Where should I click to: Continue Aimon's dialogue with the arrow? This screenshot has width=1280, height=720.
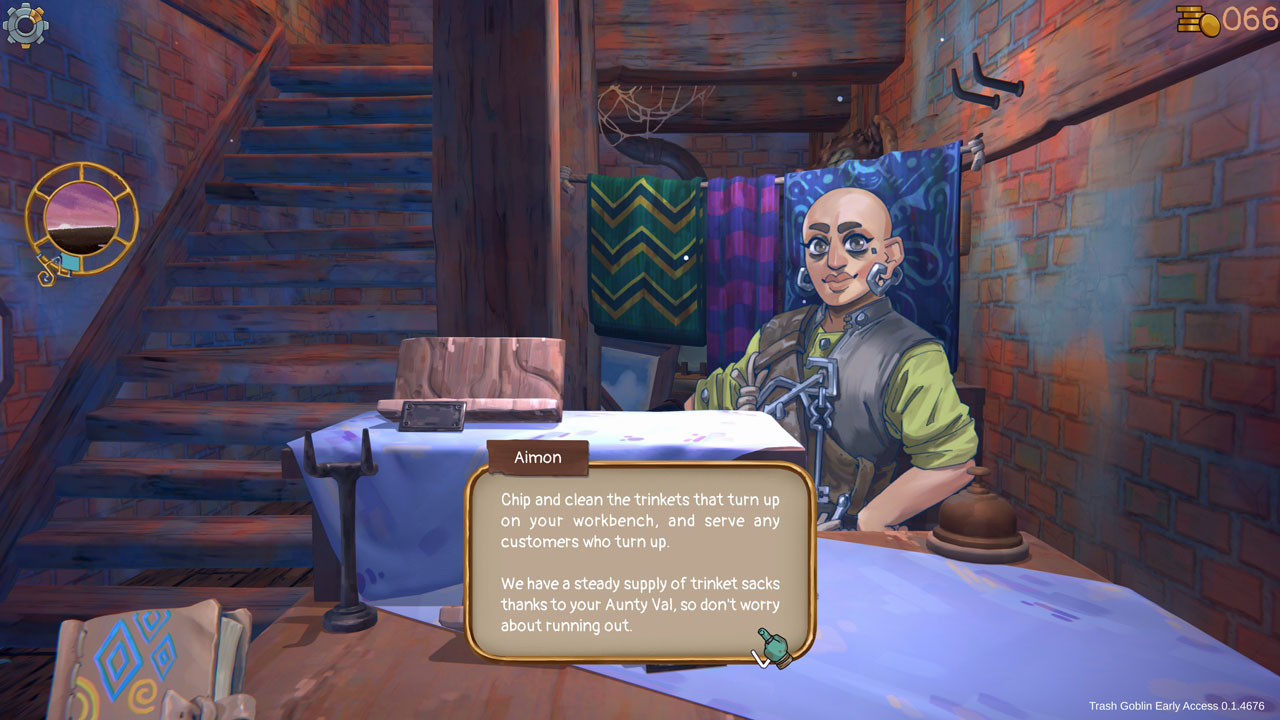[761, 657]
